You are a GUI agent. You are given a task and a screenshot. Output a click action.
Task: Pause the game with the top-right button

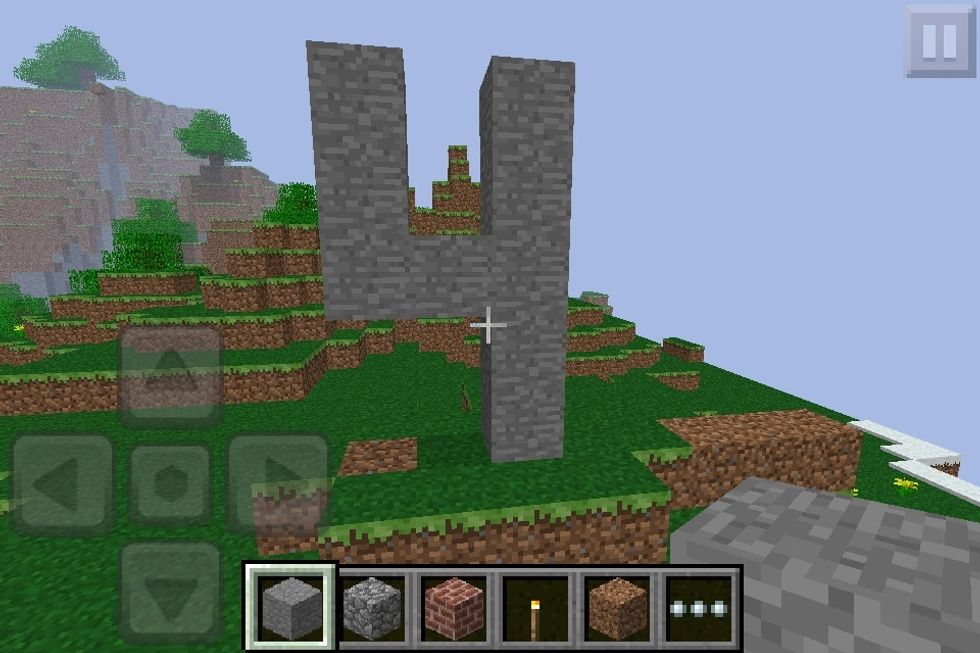click(x=939, y=41)
